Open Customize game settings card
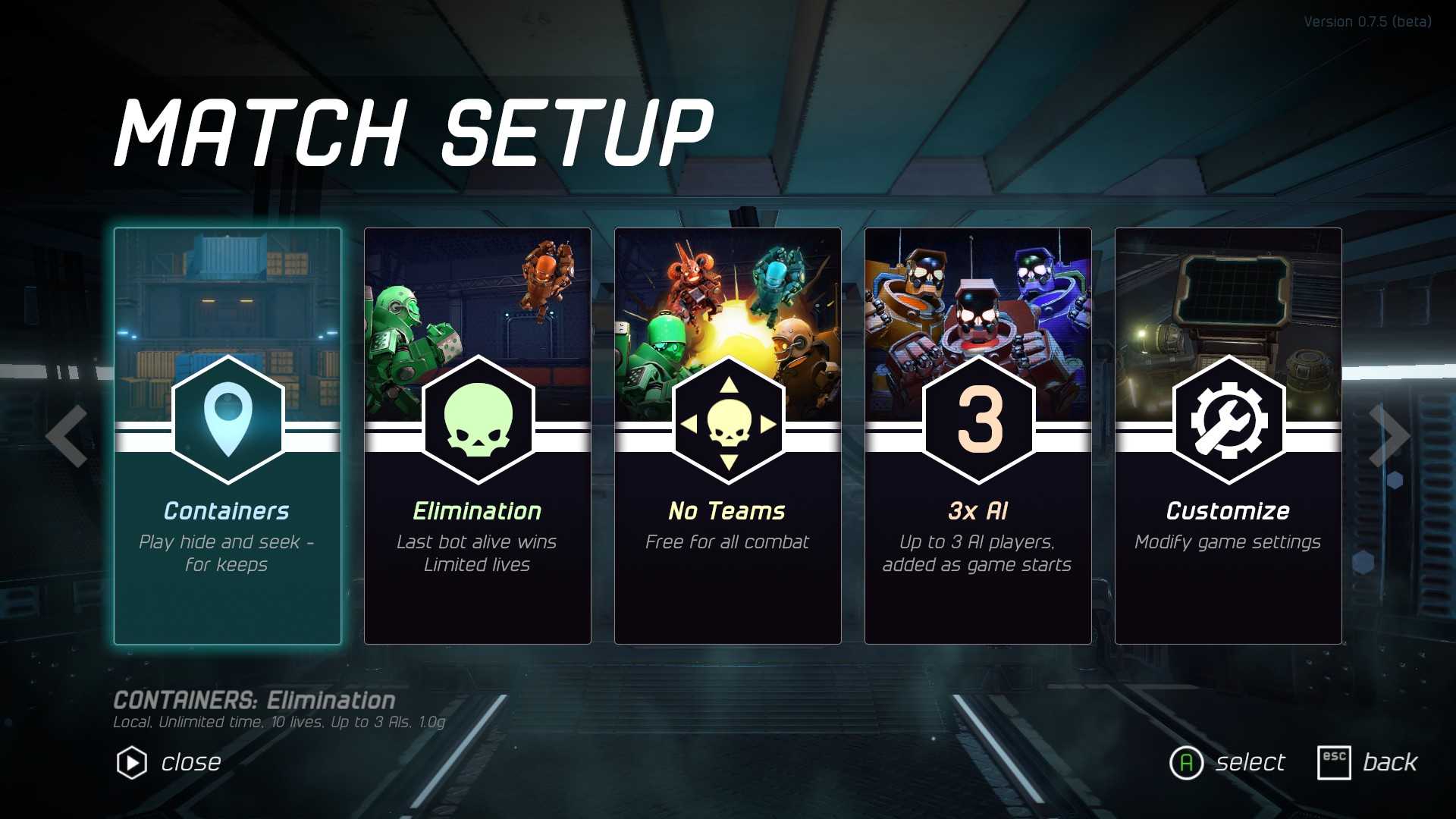The image size is (1456, 819). tap(1228, 436)
